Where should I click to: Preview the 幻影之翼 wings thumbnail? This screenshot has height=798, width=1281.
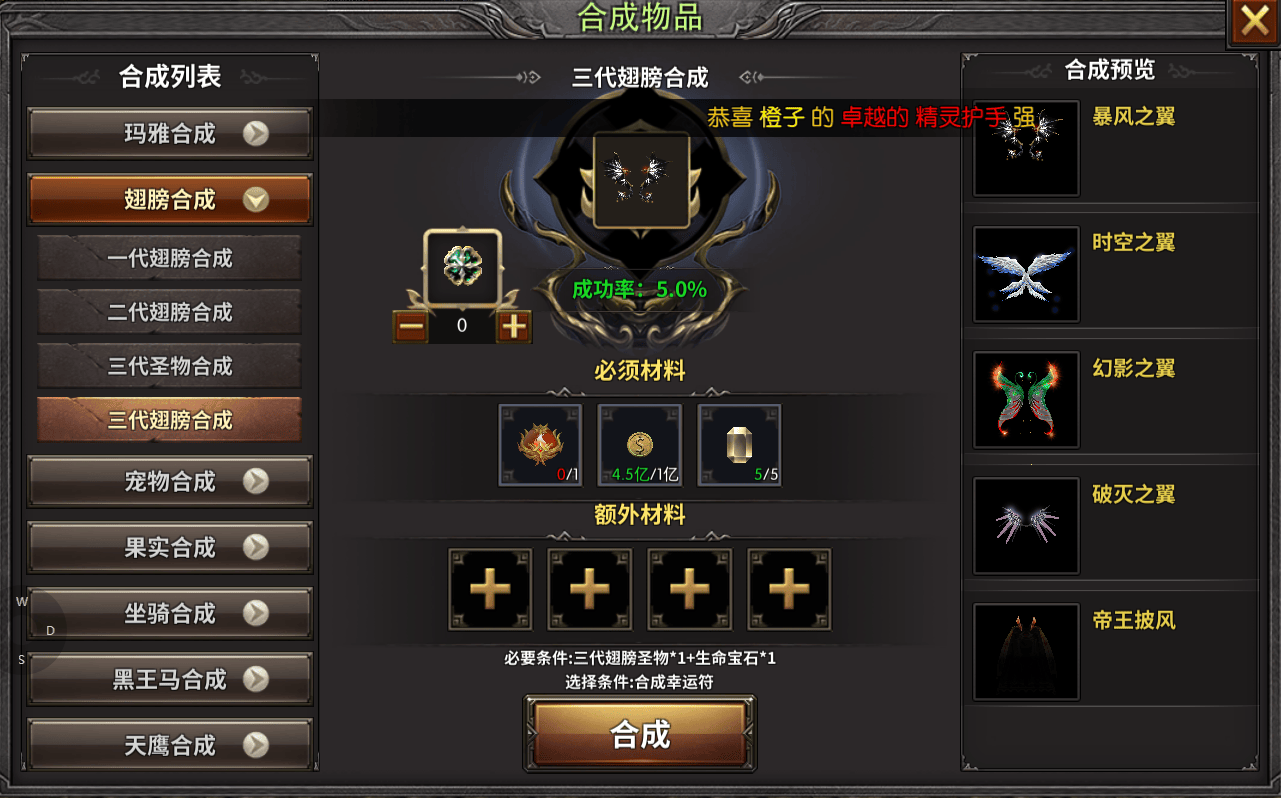tap(1026, 400)
